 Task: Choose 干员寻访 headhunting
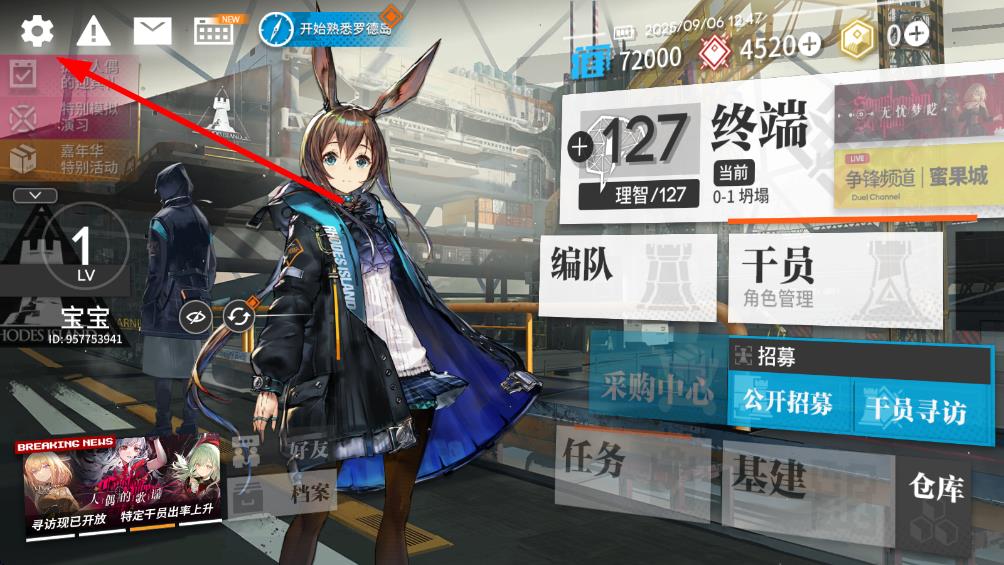tap(915, 408)
